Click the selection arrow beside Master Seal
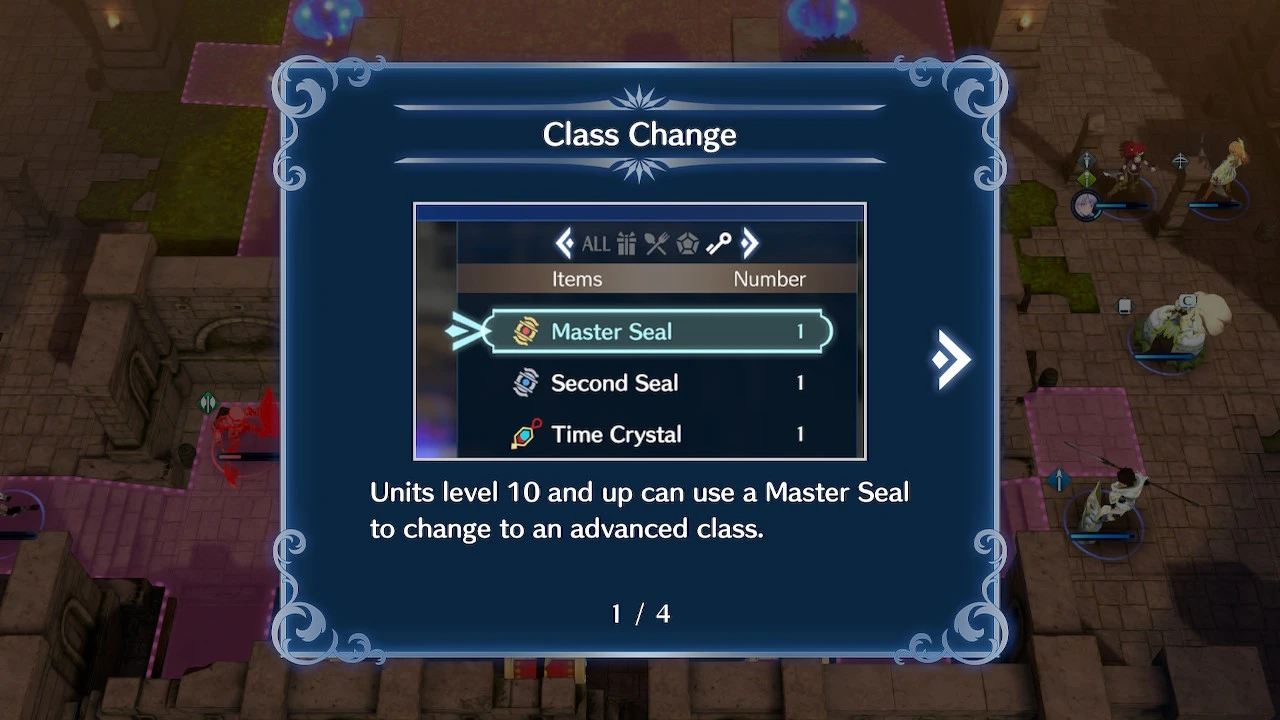The height and width of the screenshot is (720, 1280). click(x=464, y=330)
